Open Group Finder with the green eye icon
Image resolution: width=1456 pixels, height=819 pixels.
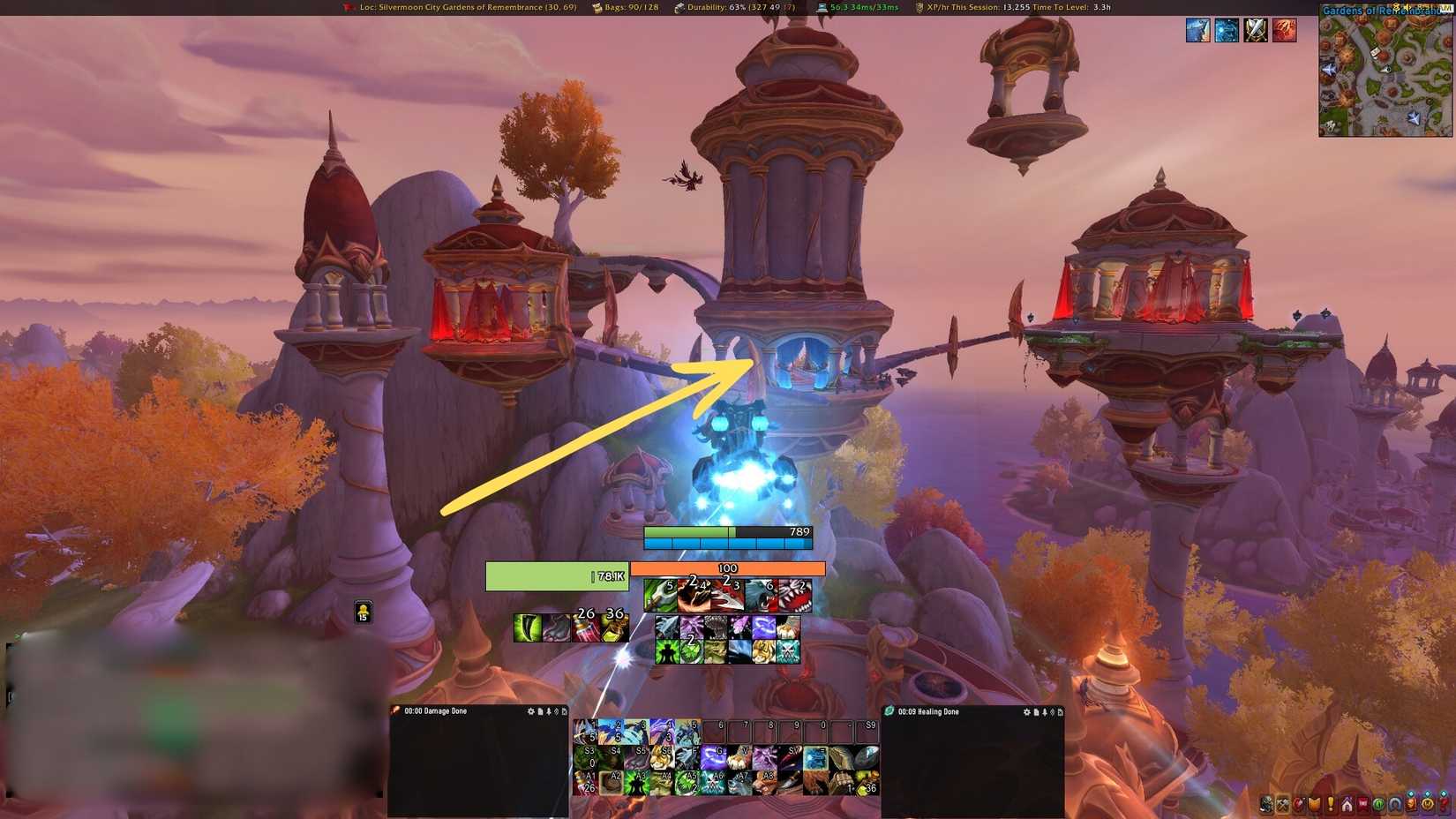click(x=1379, y=804)
